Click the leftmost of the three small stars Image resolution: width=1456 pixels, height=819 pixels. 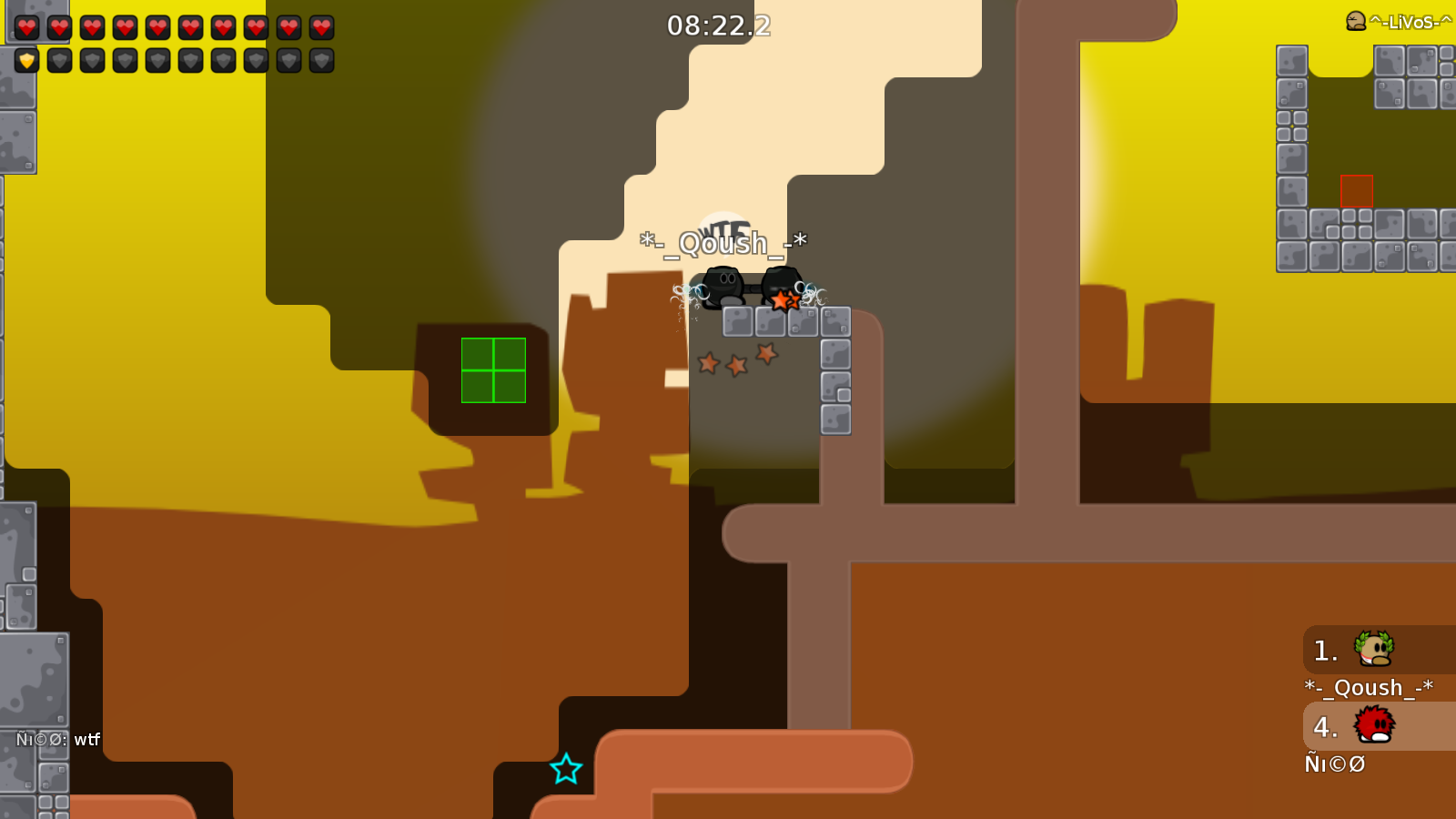pyautogui.click(x=709, y=363)
